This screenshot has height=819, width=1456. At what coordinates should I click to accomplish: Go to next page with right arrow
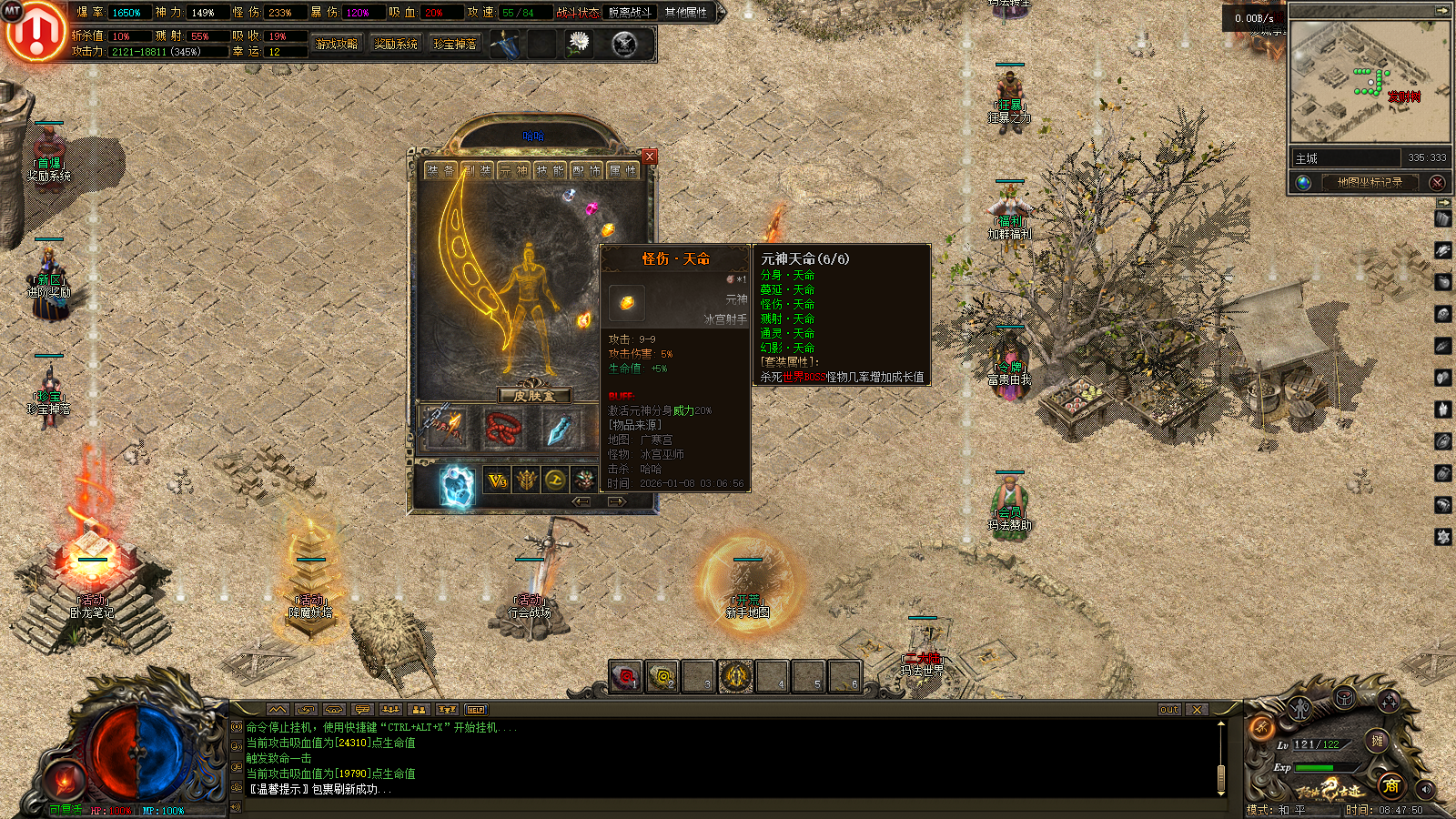click(x=617, y=501)
